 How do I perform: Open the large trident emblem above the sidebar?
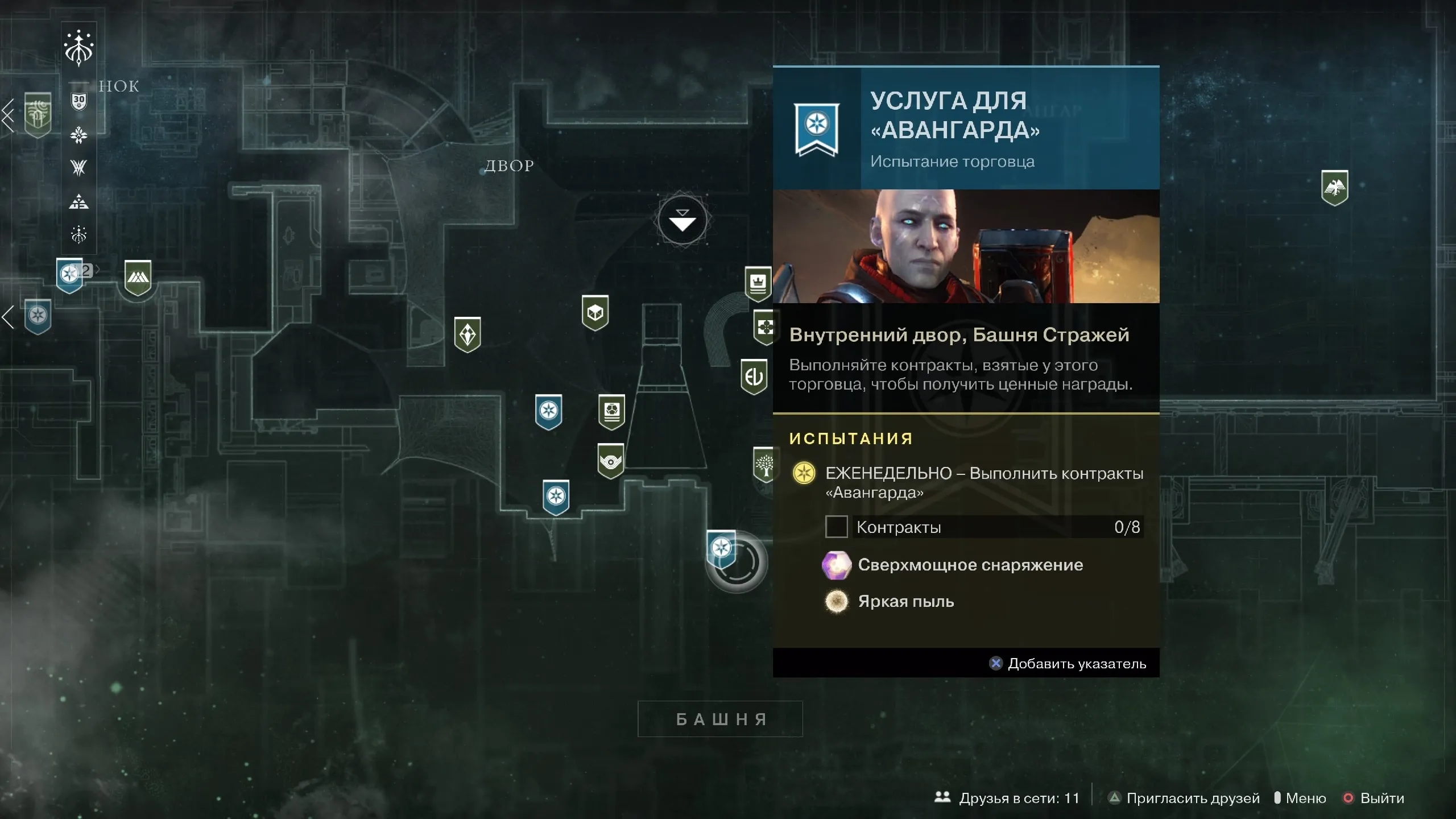[x=79, y=47]
